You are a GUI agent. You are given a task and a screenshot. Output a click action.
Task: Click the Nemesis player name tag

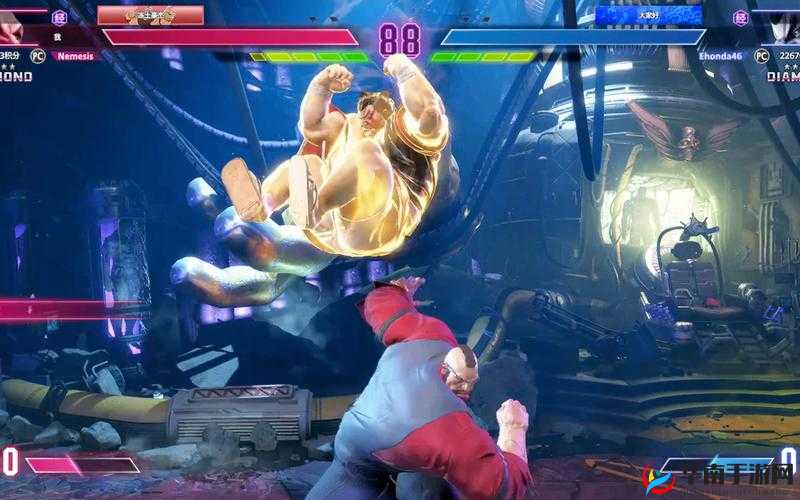coord(75,56)
